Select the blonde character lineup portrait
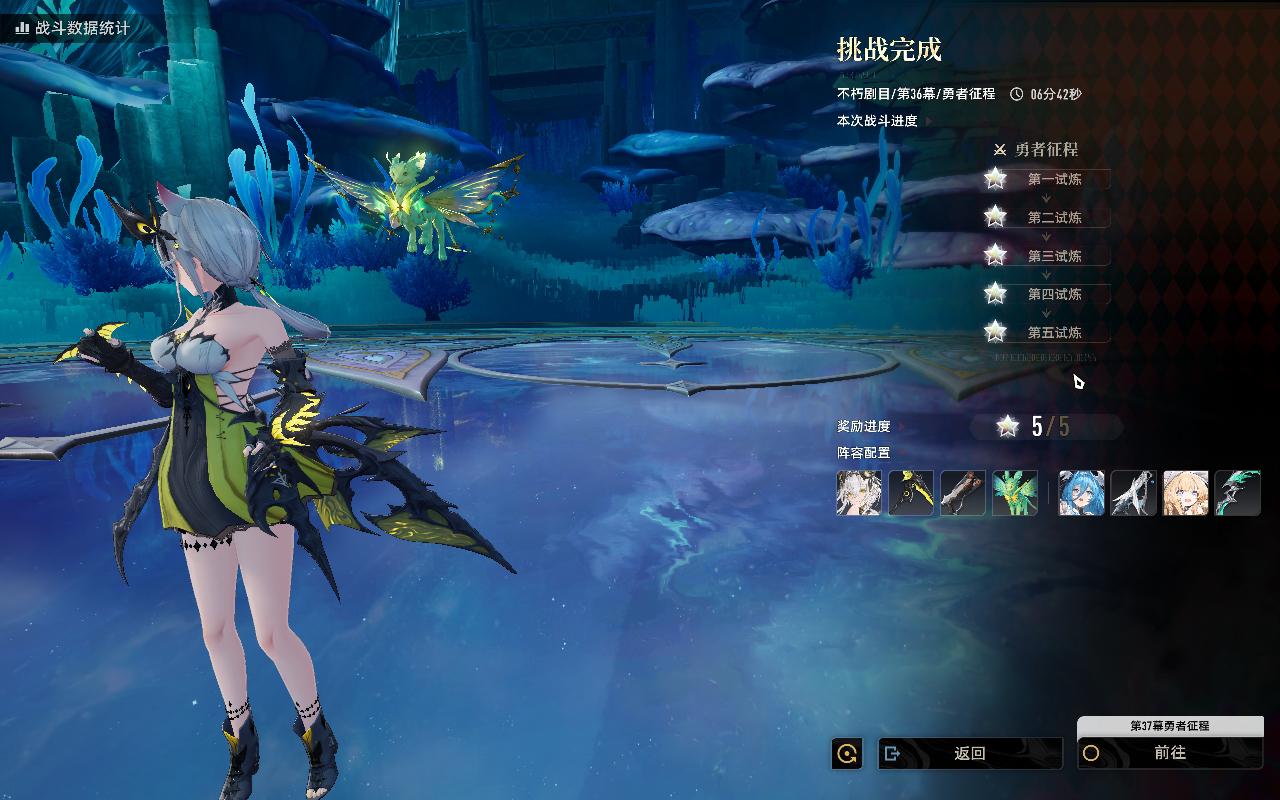 [x=1186, y=493]
